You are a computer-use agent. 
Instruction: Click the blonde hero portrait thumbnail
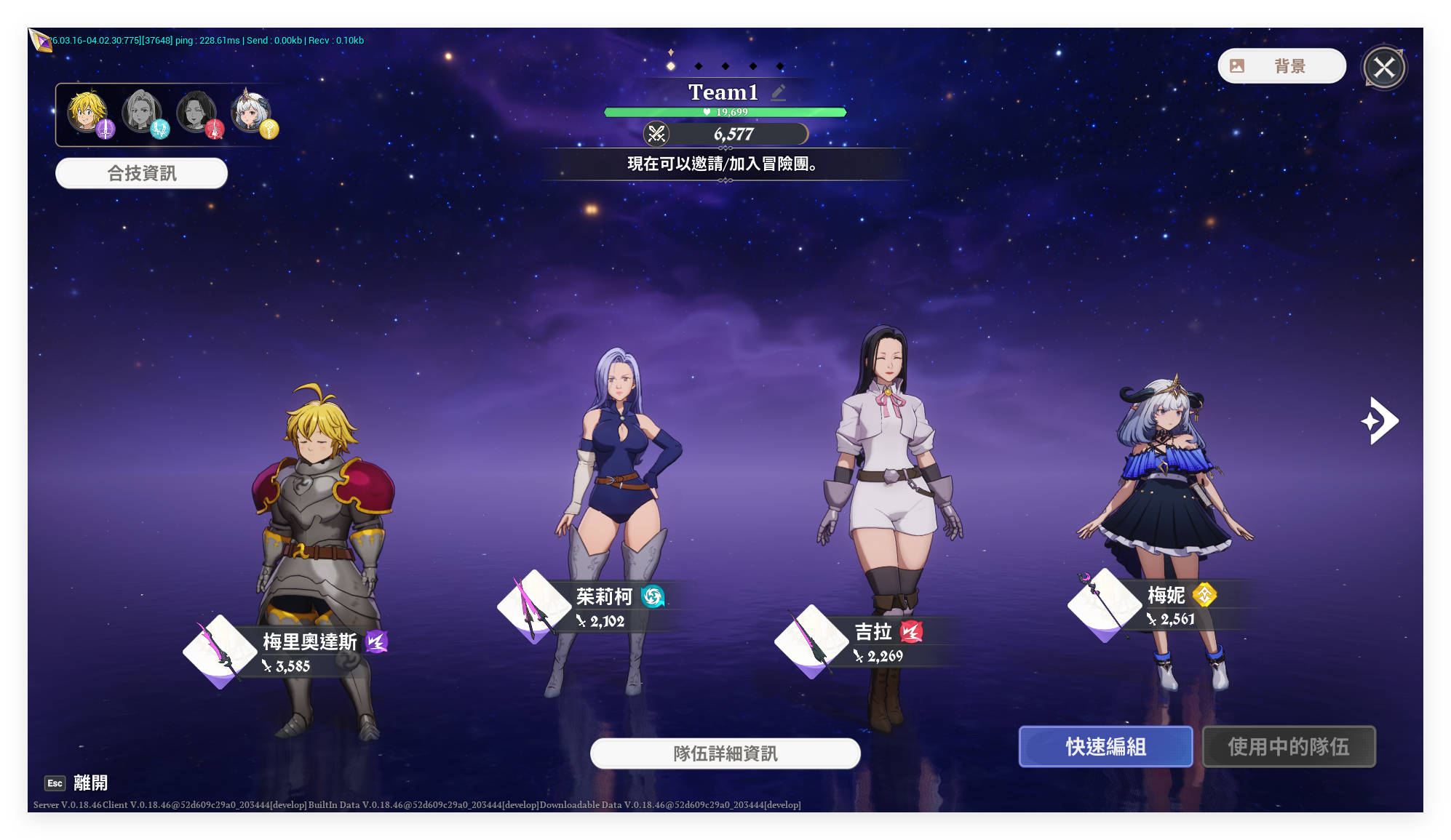pos(87,112)
